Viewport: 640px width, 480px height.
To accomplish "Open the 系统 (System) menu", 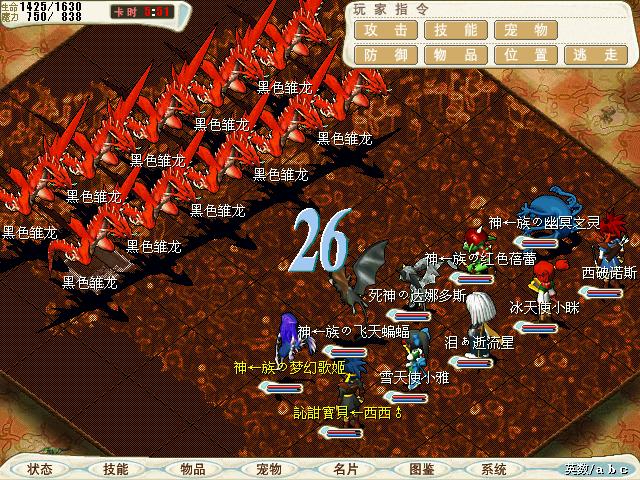I will click(x=493, y=468).
